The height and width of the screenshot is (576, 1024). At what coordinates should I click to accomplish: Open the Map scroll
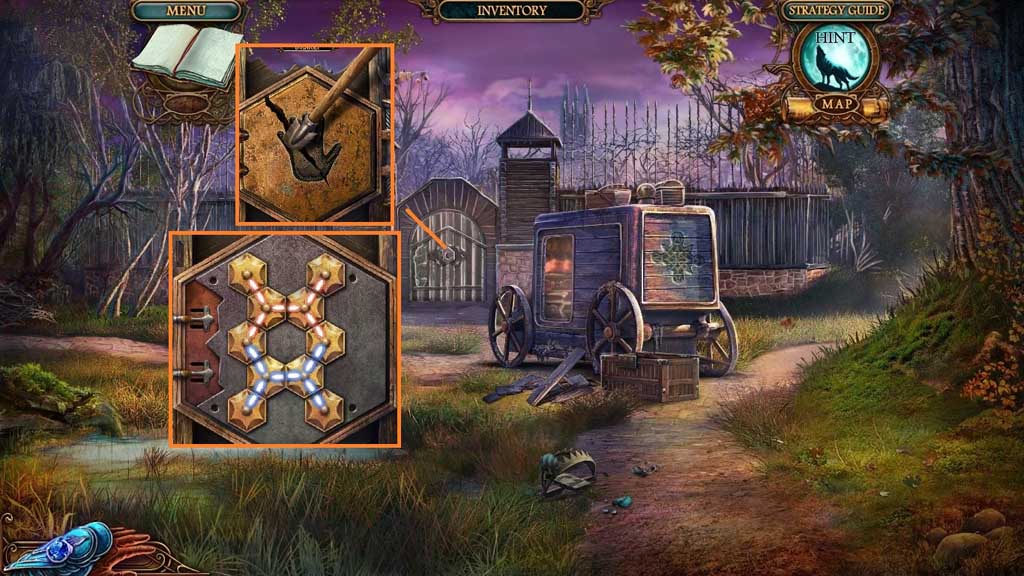pyautogui.click(x=833, y=103)
